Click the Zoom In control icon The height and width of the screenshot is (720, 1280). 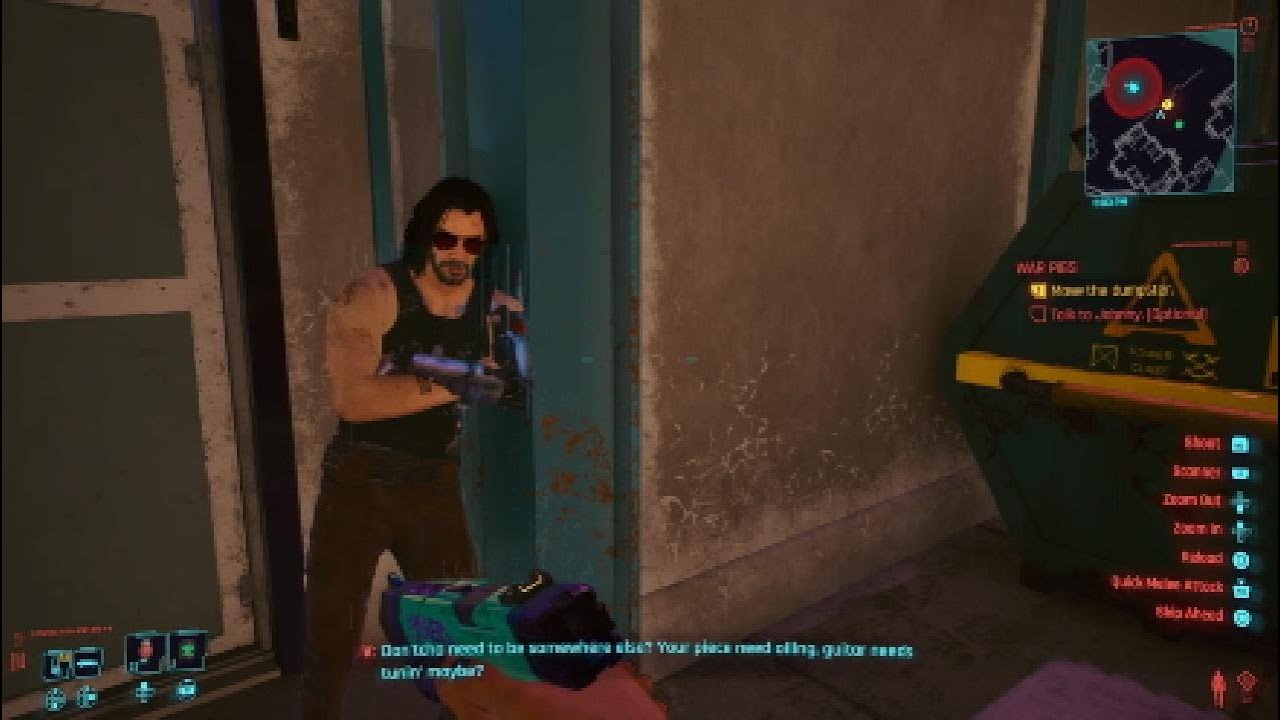(x=1242, y=531)
